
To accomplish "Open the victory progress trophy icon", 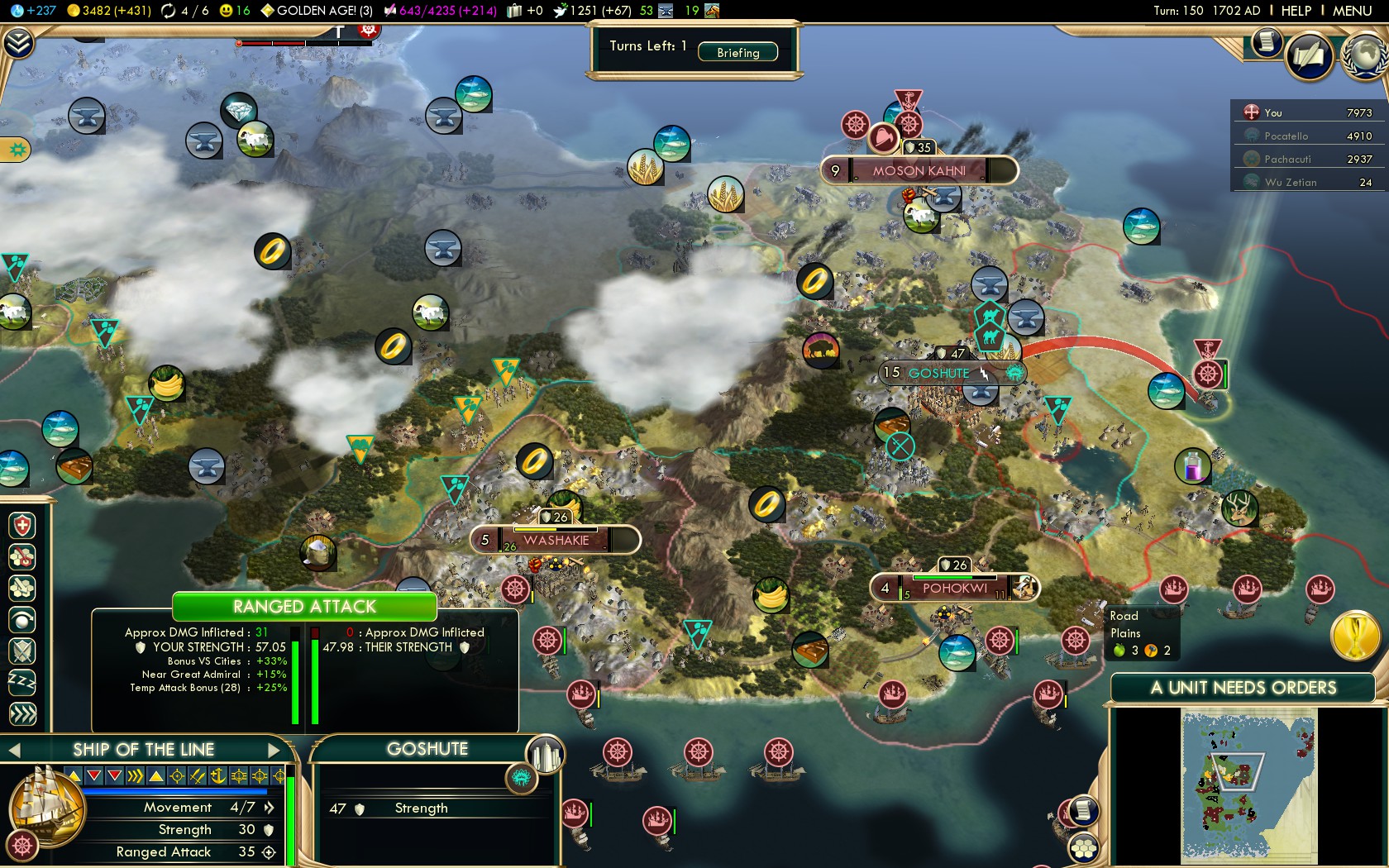I will 1355,636.
